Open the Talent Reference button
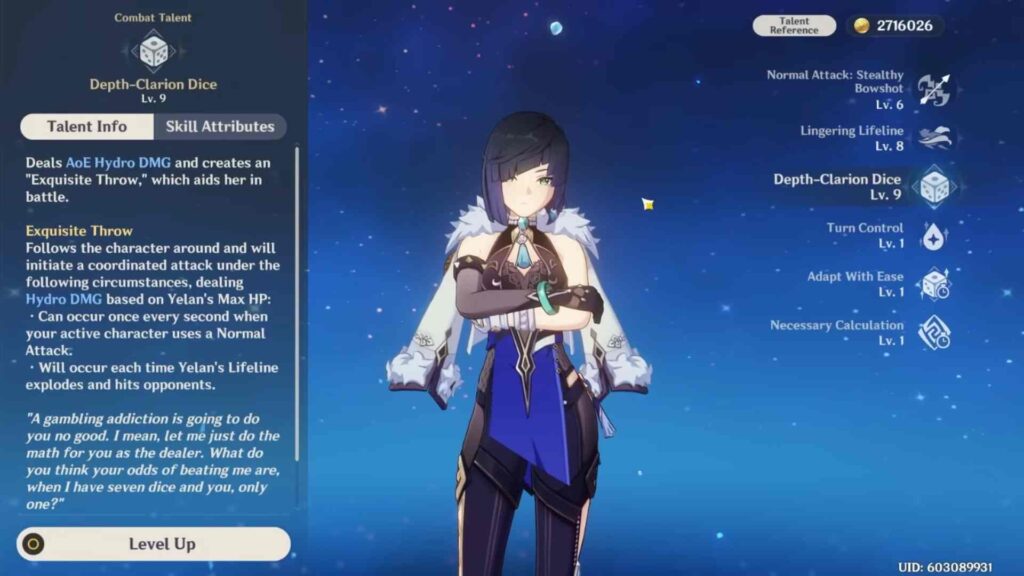The height and width of the screenshot is (576, 1024). (794, 26)
